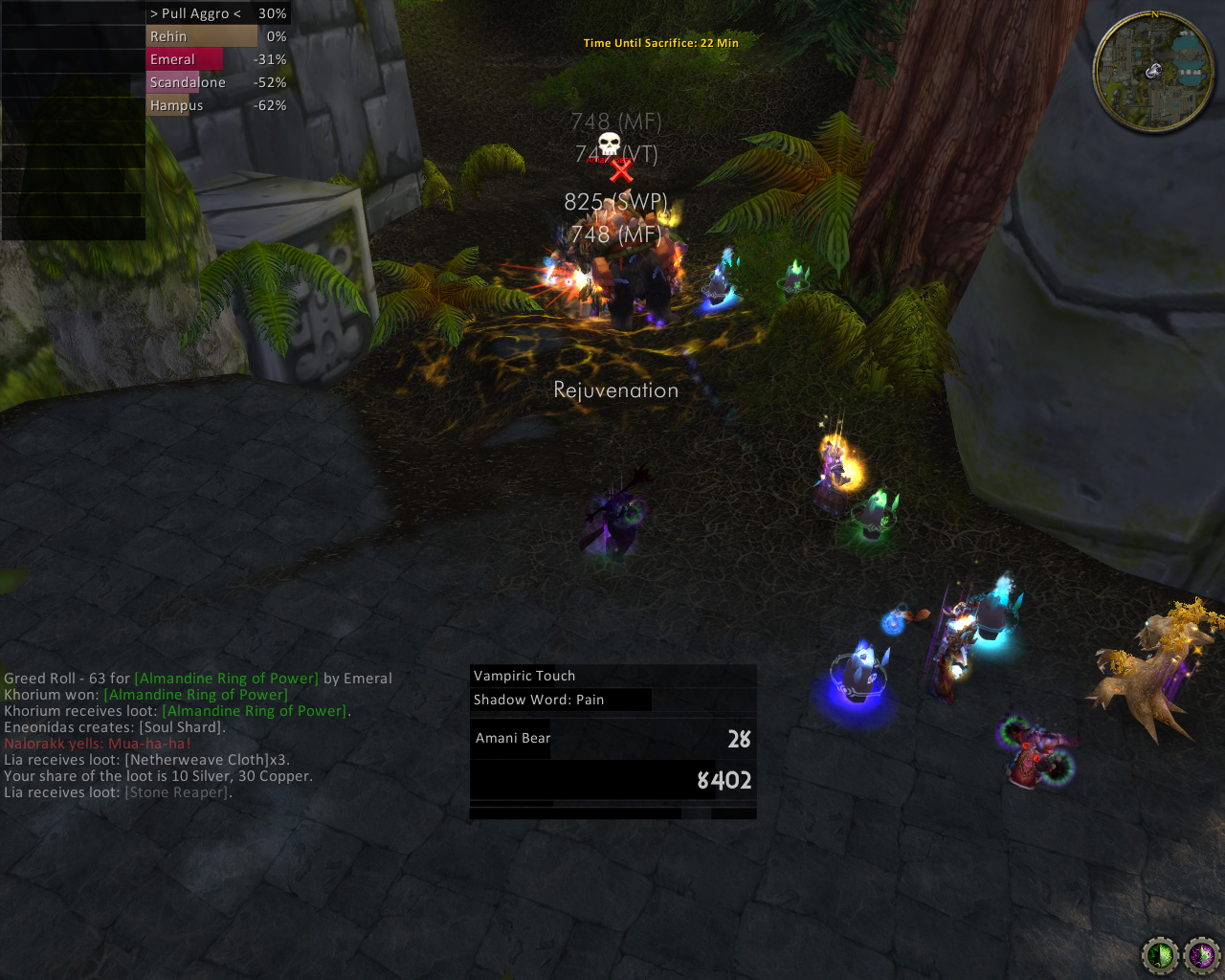Click the purple round gear-framed icon
This screenshot has height=980, width=1225.
point(1202,954)
